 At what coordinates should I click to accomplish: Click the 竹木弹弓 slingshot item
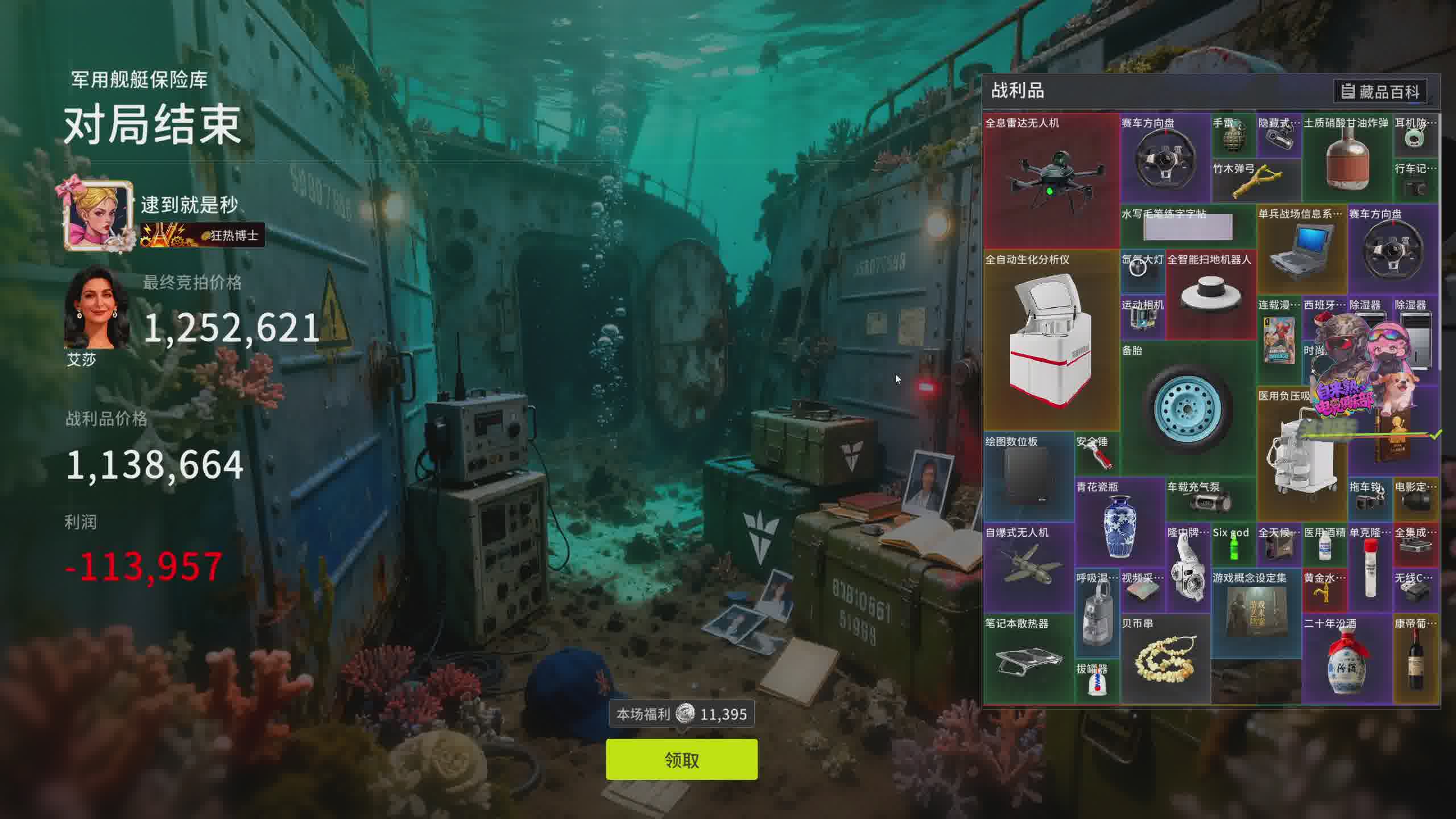[x=1256, y=181]
